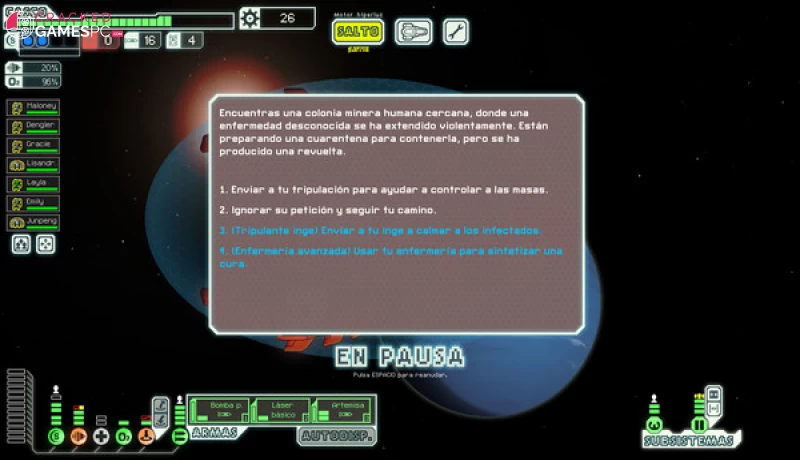The height and width of the screenshot is (460, 800).
Task: Choose option 1 to send crew to help
Action: coord(384,190)
